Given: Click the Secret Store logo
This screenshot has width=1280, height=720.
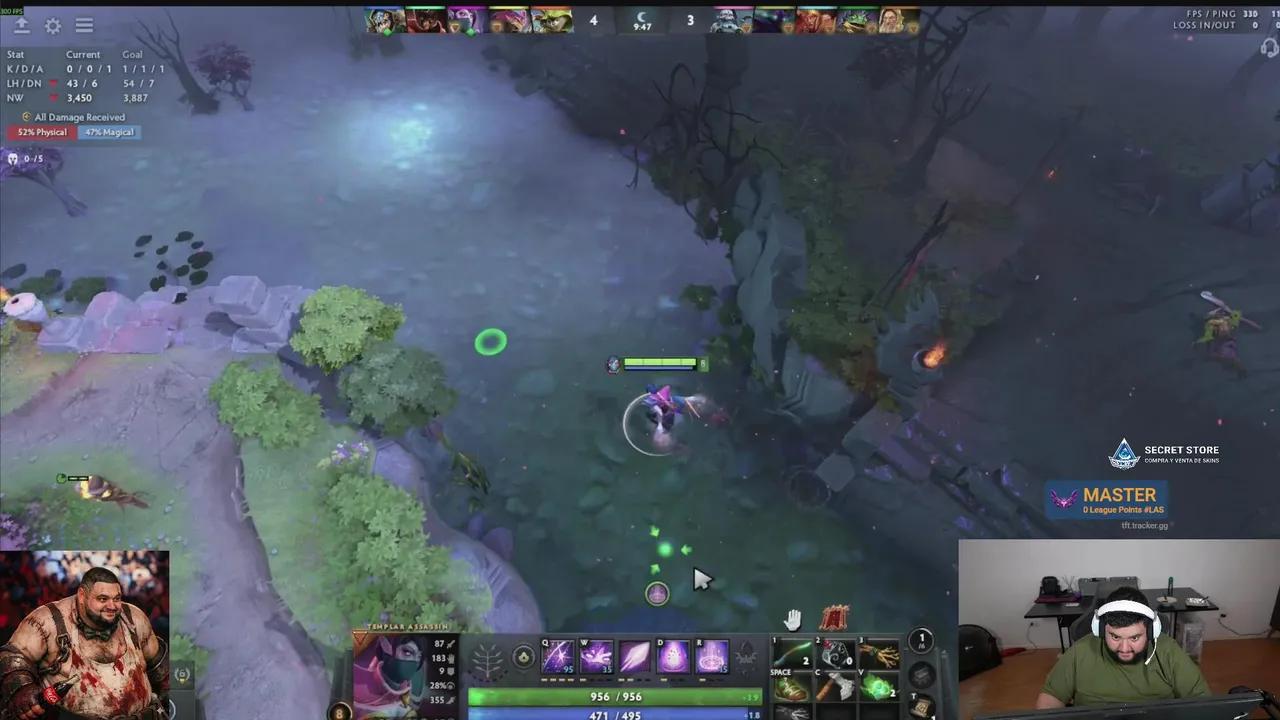Looking at the screenshot, I should coord(1124,452).
